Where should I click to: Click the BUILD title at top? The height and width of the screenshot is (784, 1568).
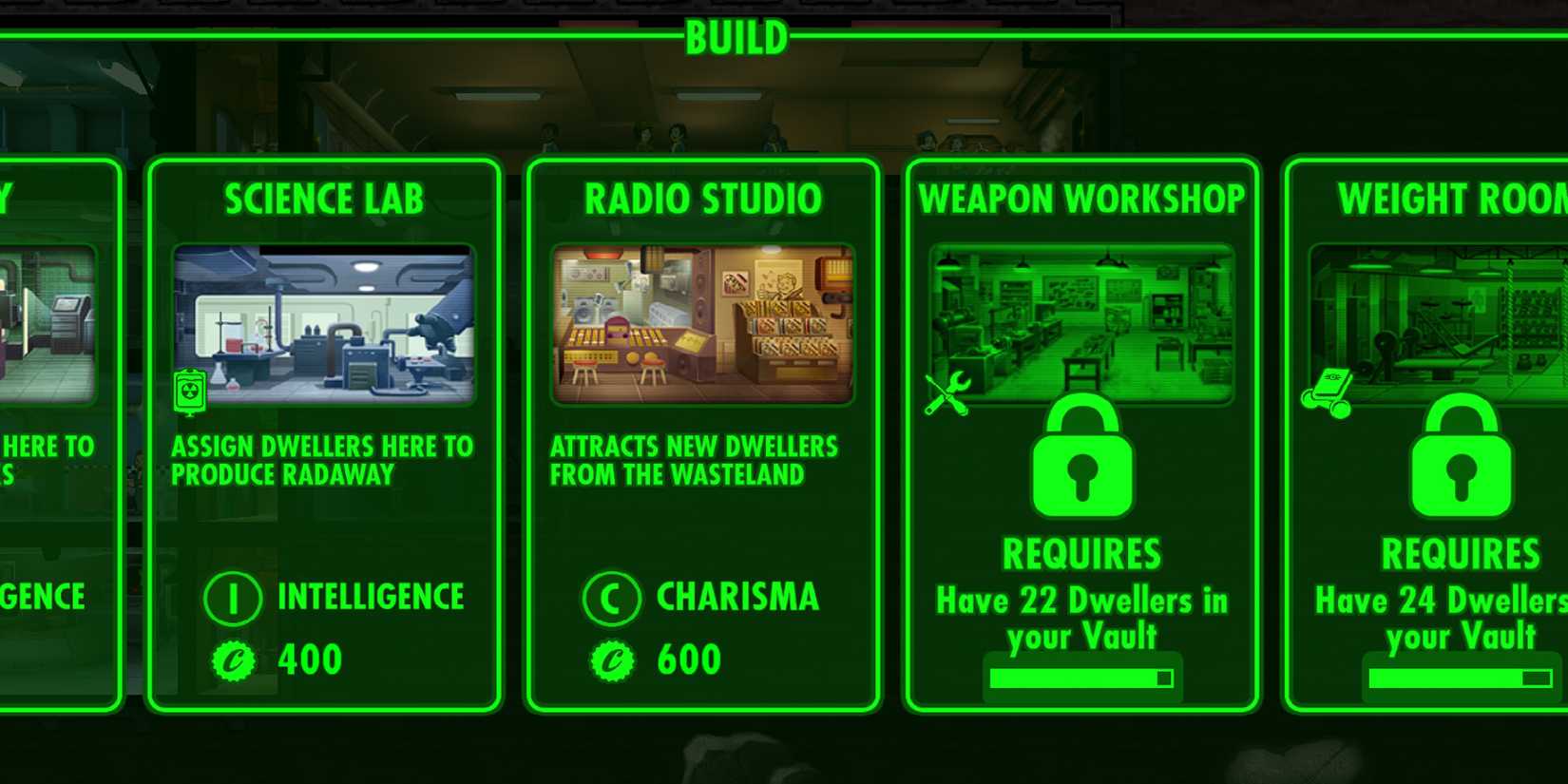click(x=736, y=35)
